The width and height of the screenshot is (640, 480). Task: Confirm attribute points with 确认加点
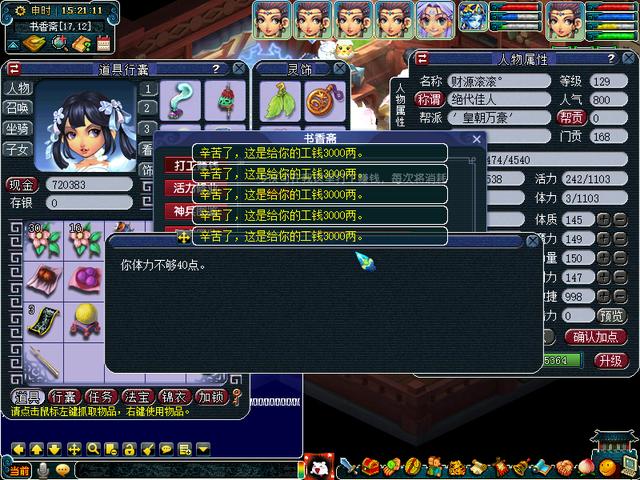point(595,337)
